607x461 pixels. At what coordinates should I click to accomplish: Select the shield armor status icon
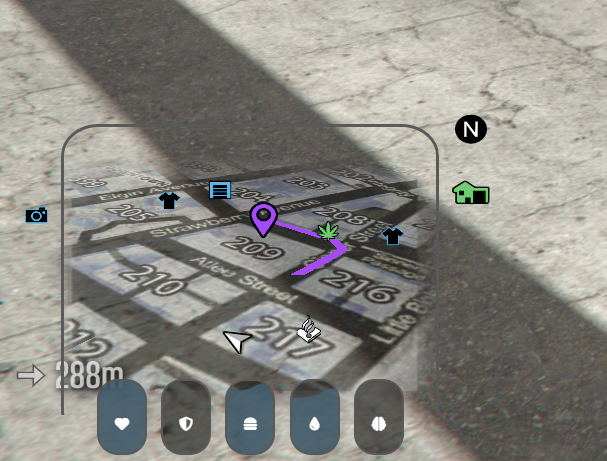point(186,423)
